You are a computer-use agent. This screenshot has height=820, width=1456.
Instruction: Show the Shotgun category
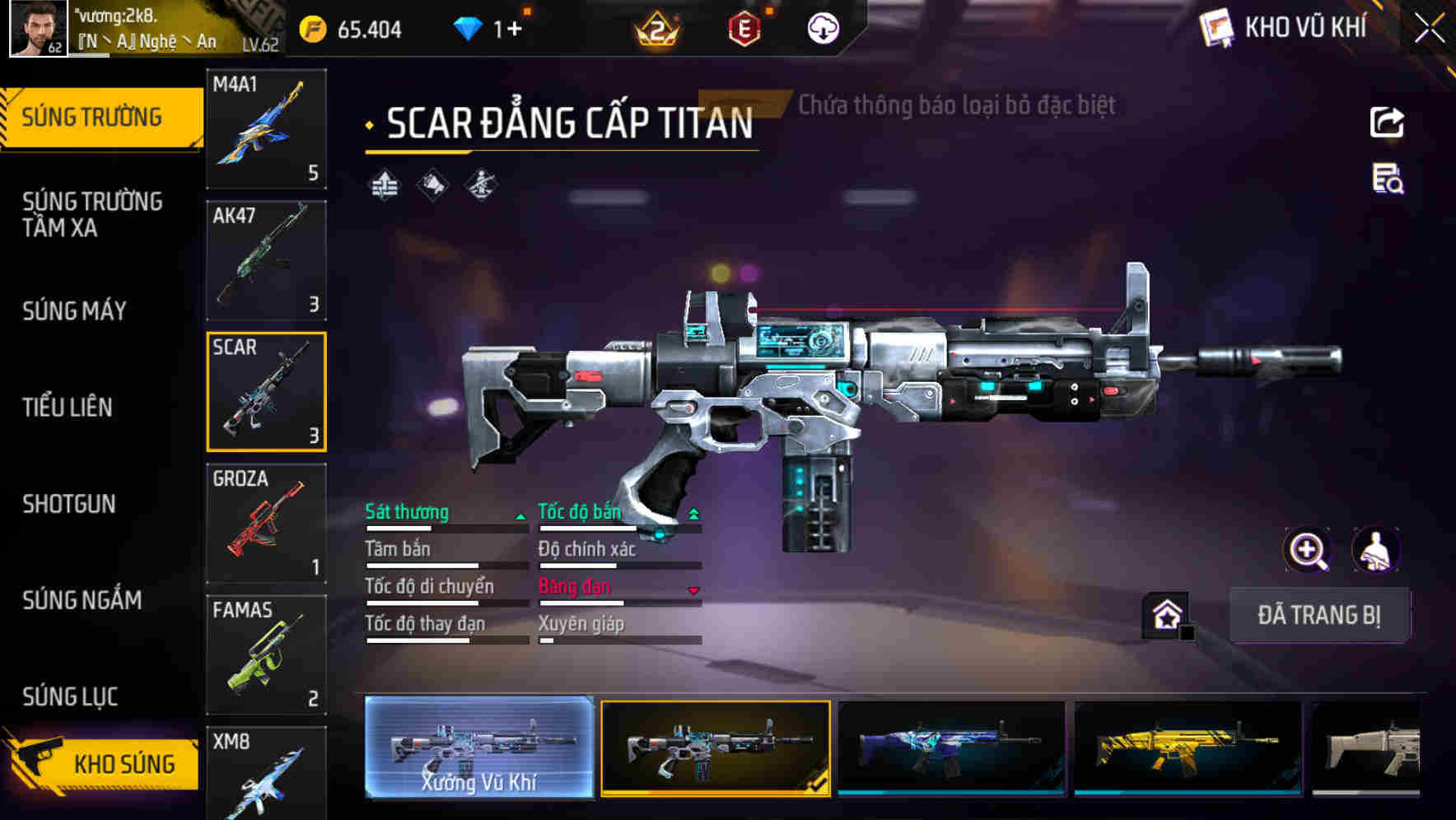click(69, 504)
